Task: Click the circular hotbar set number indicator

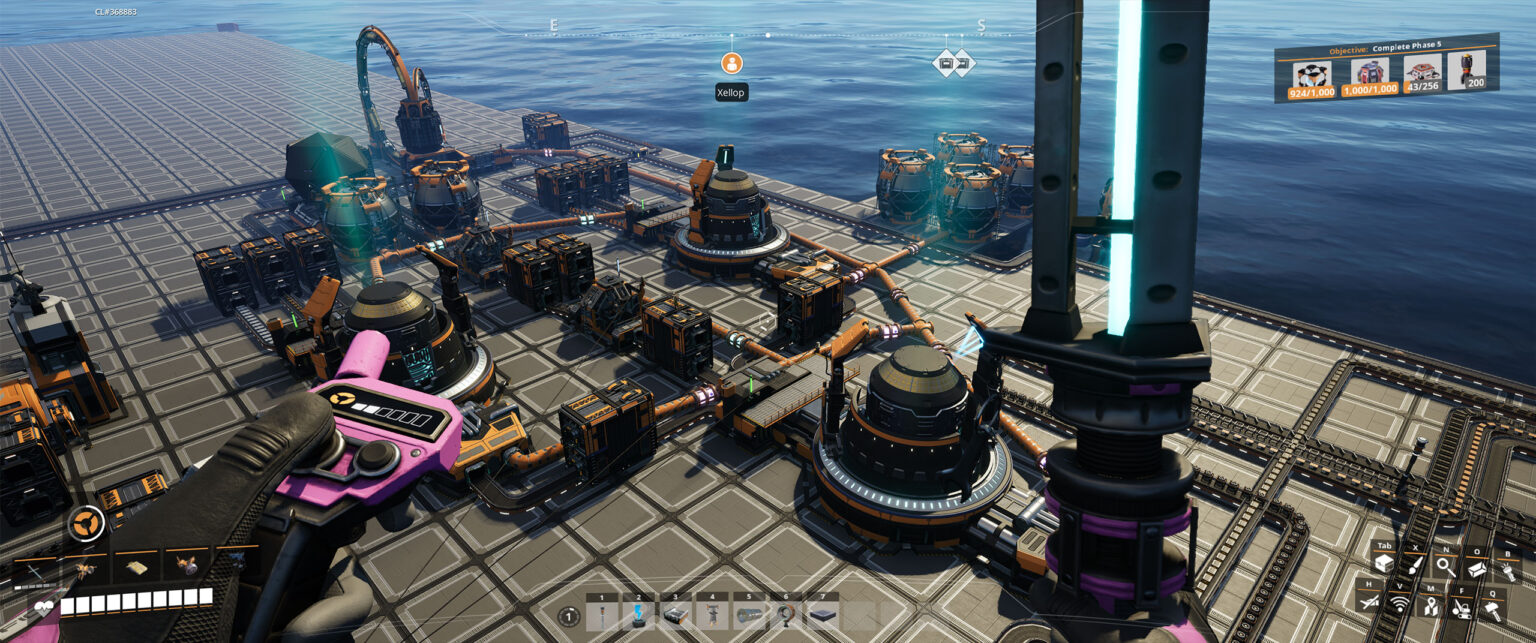Action: point(570,617)
